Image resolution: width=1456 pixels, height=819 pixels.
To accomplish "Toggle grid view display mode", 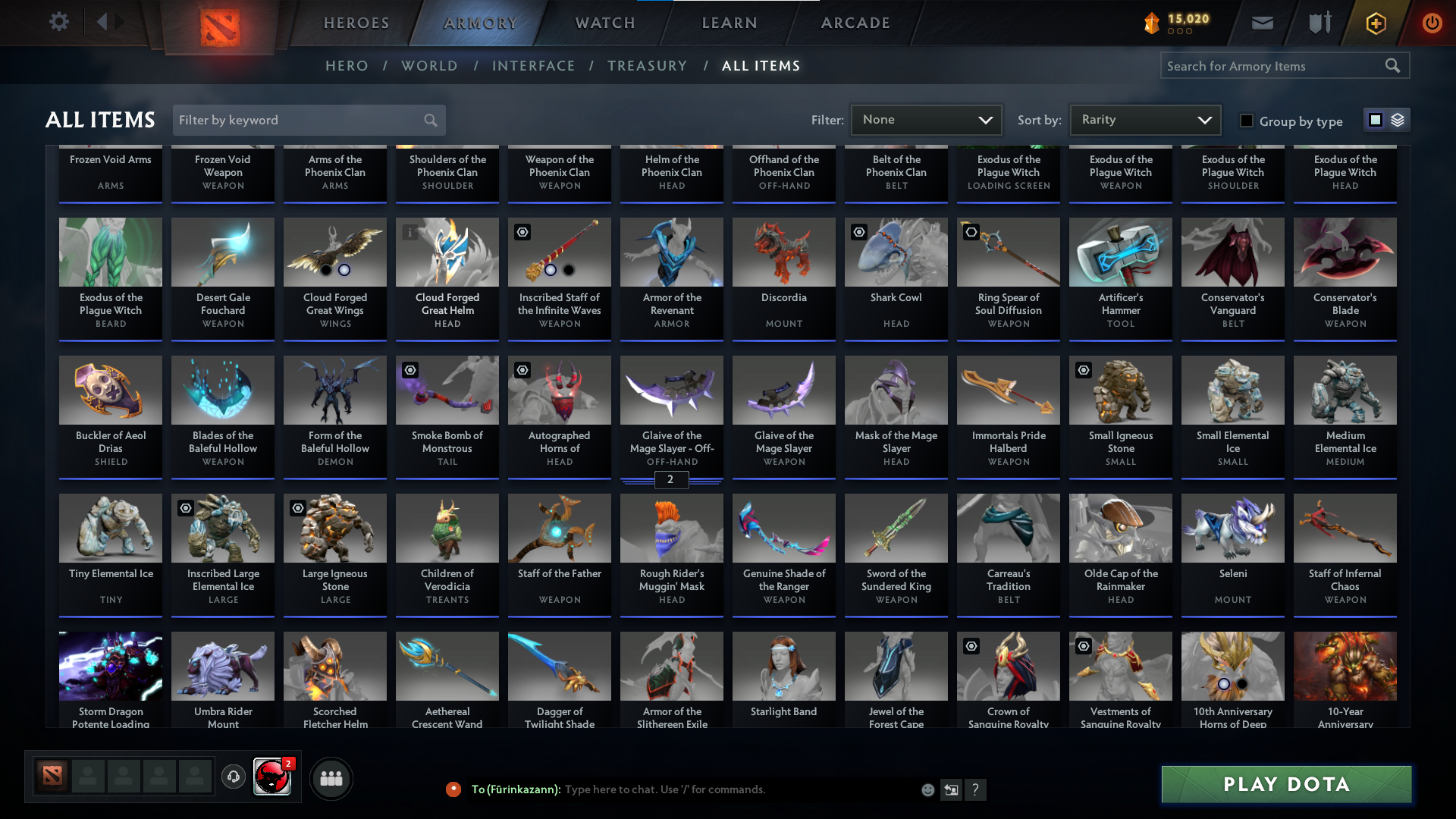I will click(1375, 120).
